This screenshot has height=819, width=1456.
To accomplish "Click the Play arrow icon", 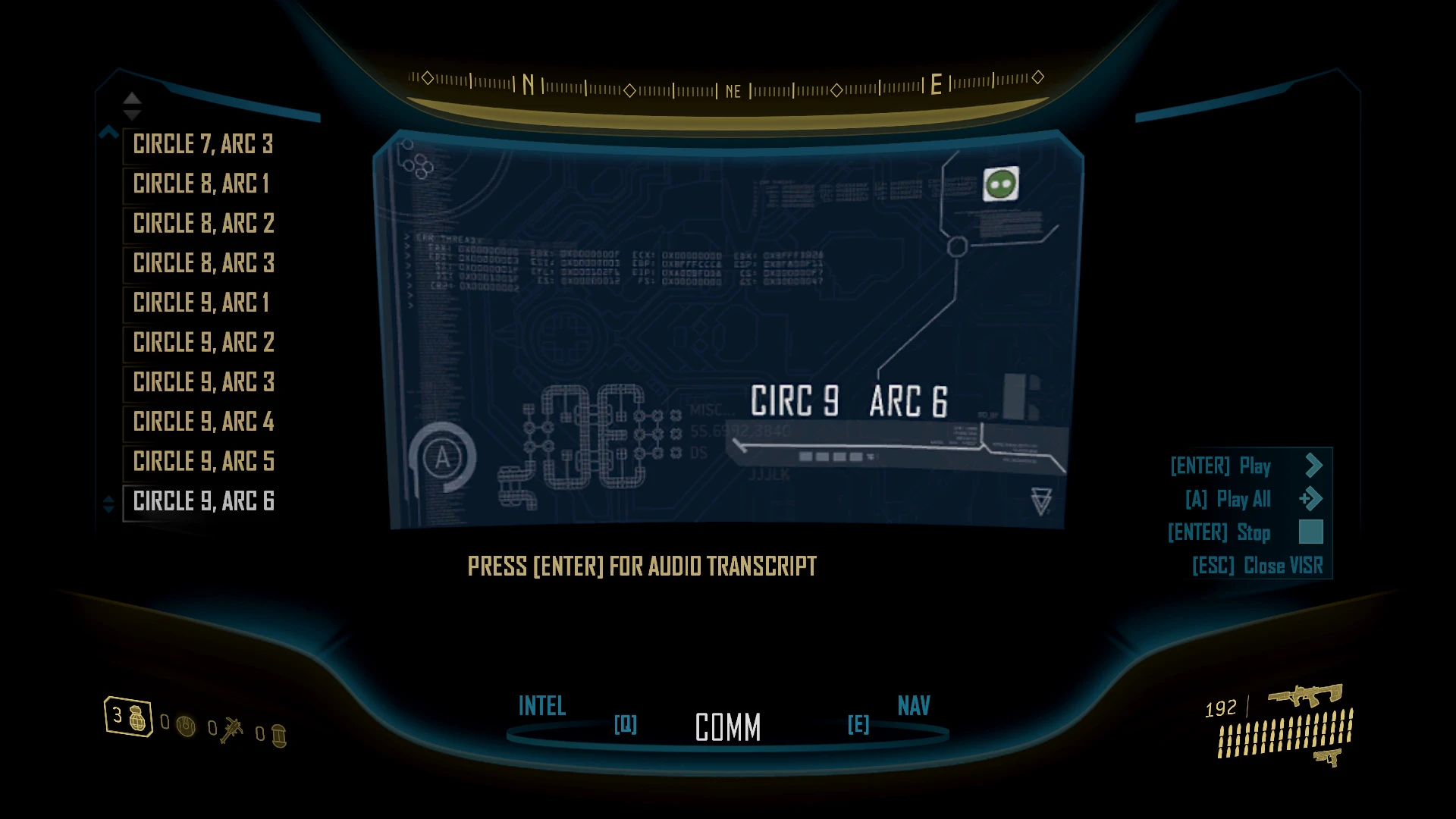I will [1313, 465].
